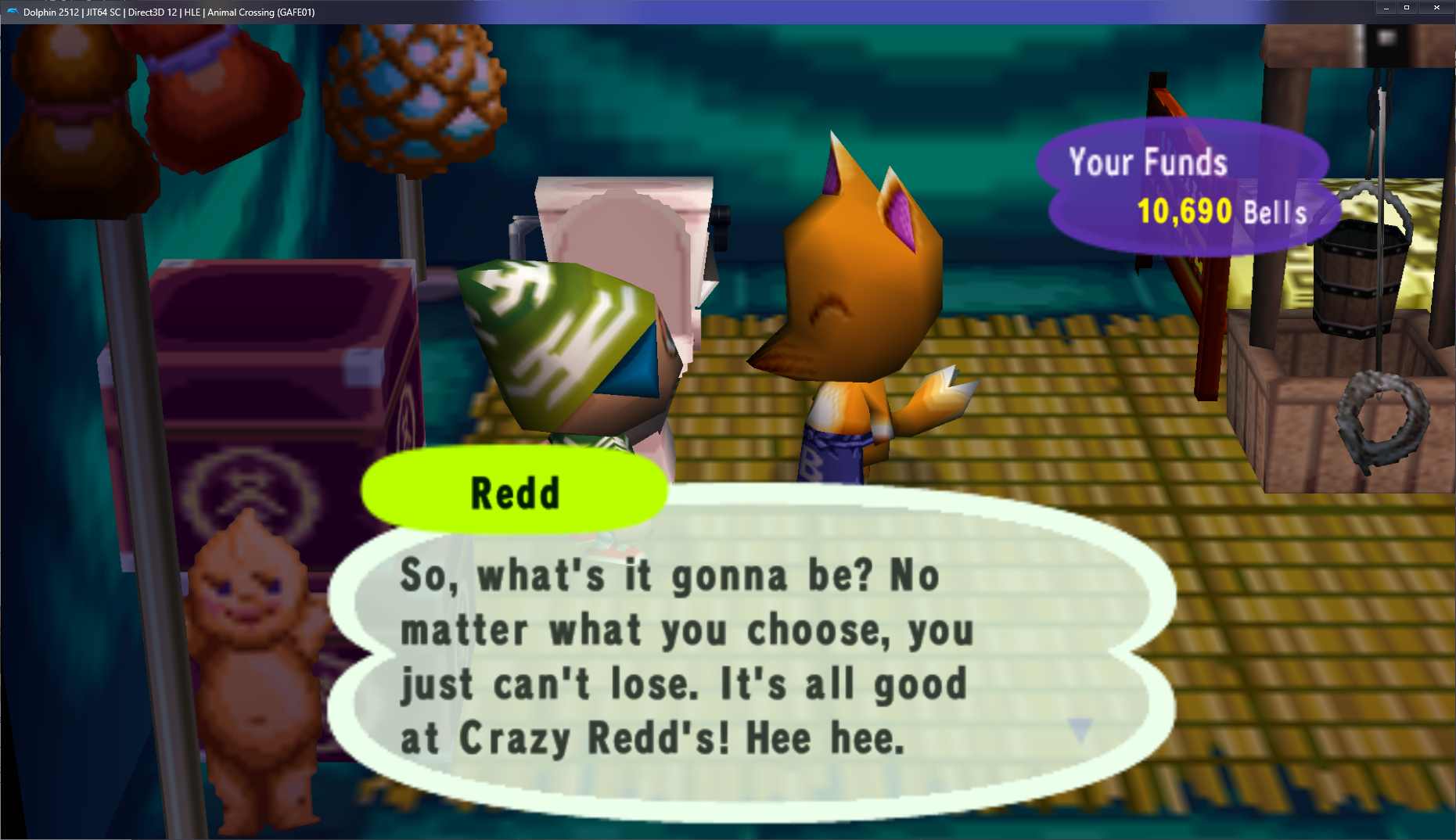Screen dimensions: 1456x840
Task: Maximize the Dolphin emulator window
Action: click(1407, 8)
